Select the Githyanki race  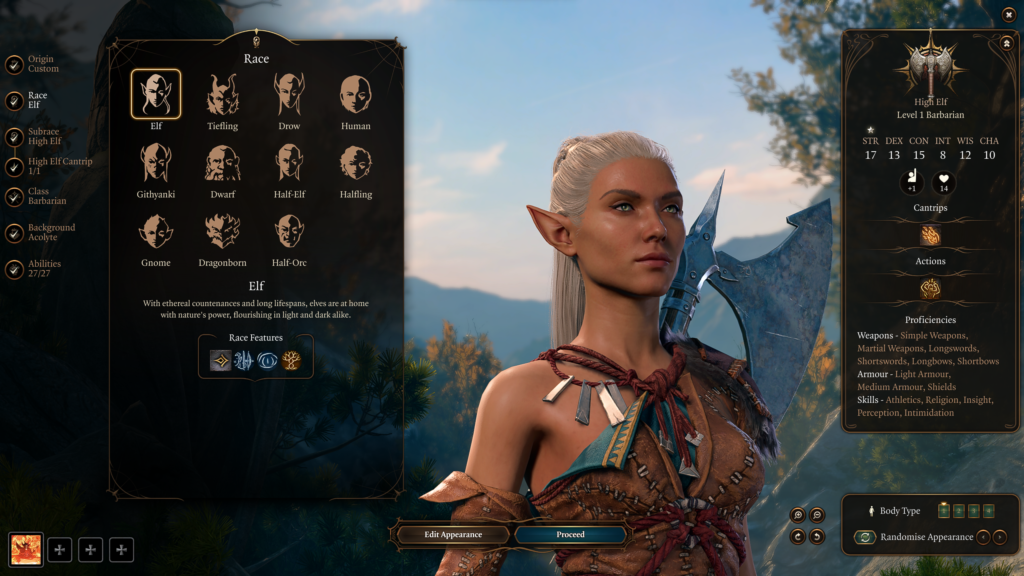point(155,163)
